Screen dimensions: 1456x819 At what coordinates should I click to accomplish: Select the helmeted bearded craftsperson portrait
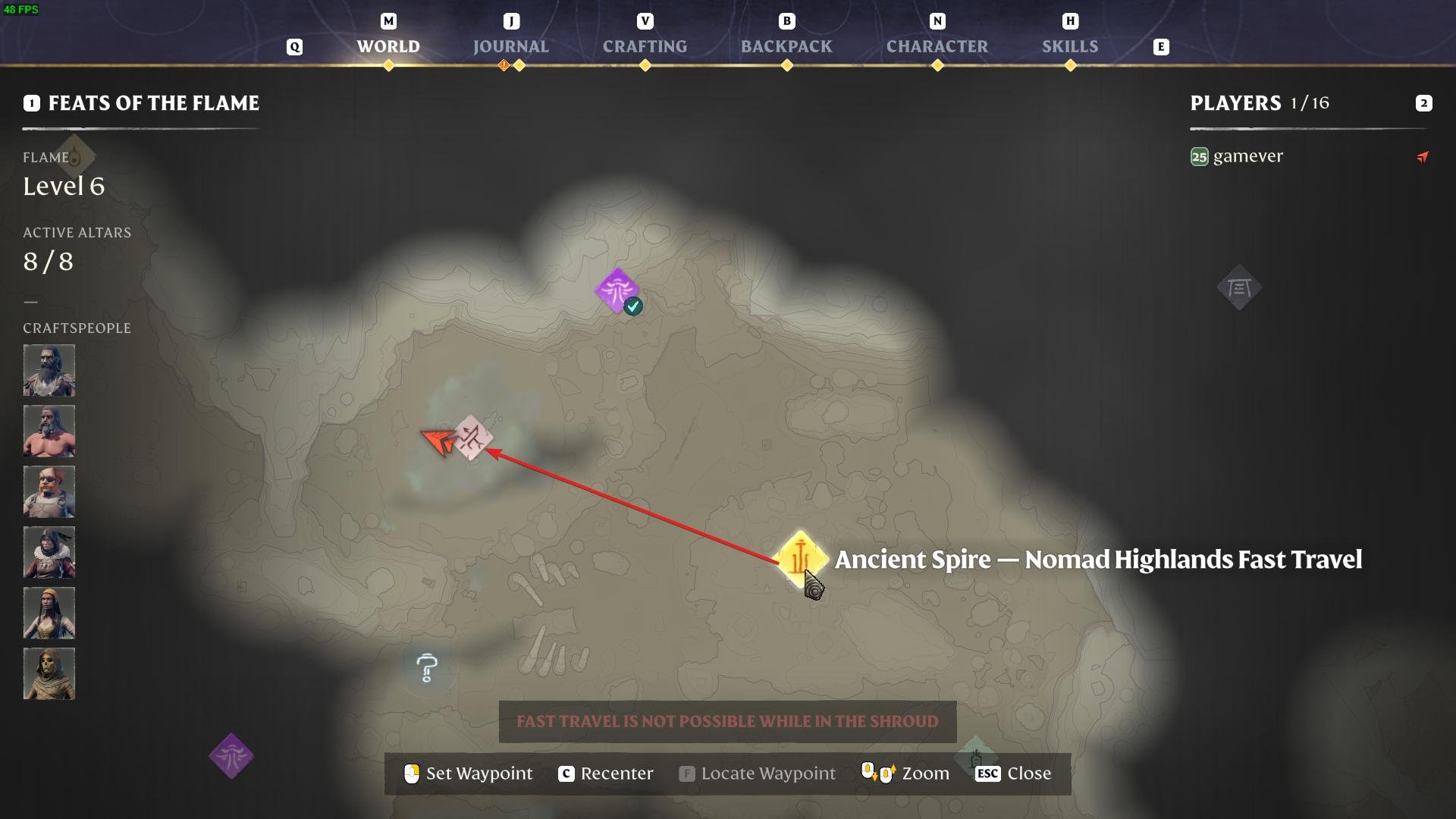(x=49, y=371)
